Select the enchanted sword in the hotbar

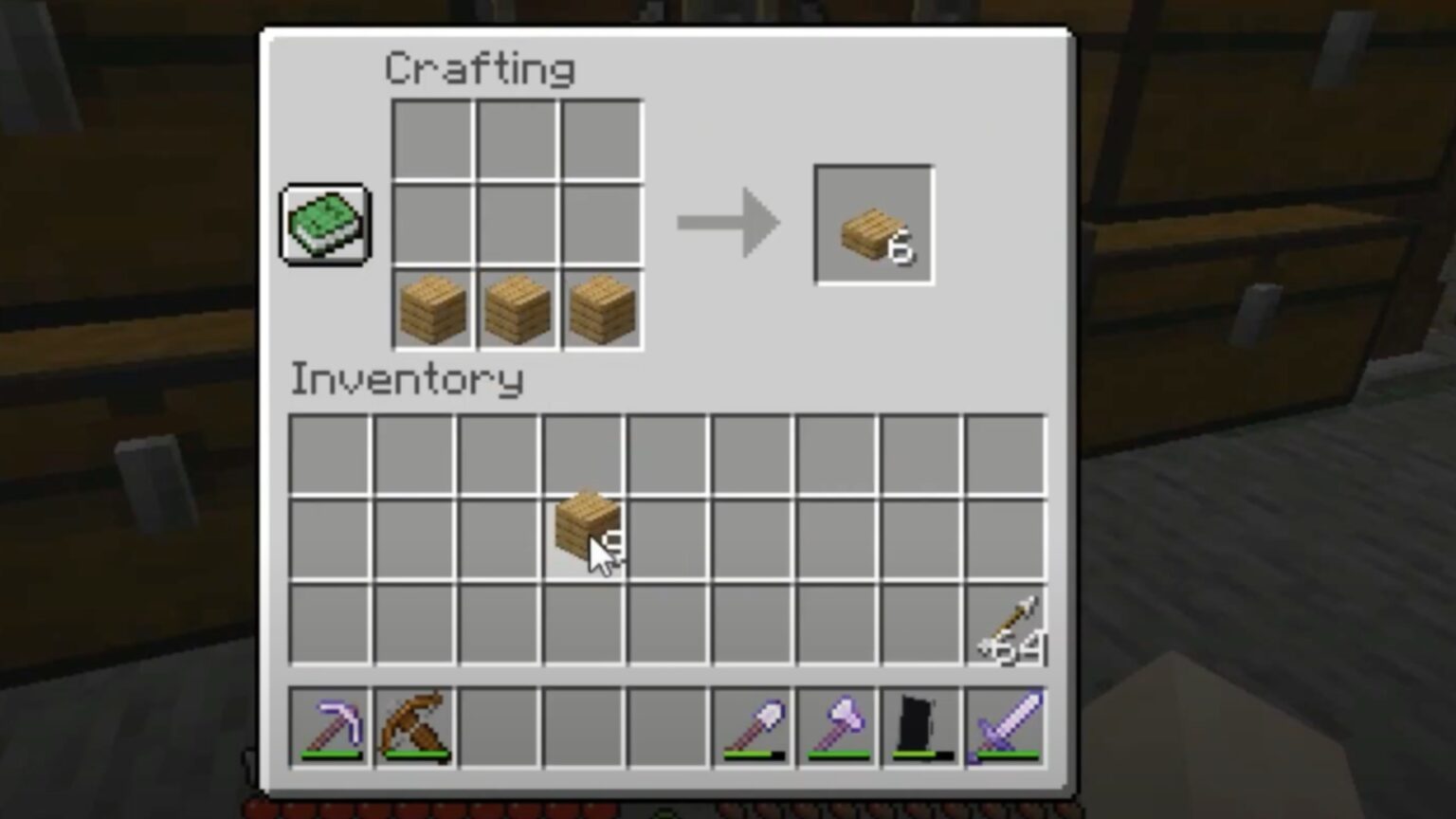(x=1005, y=725)
